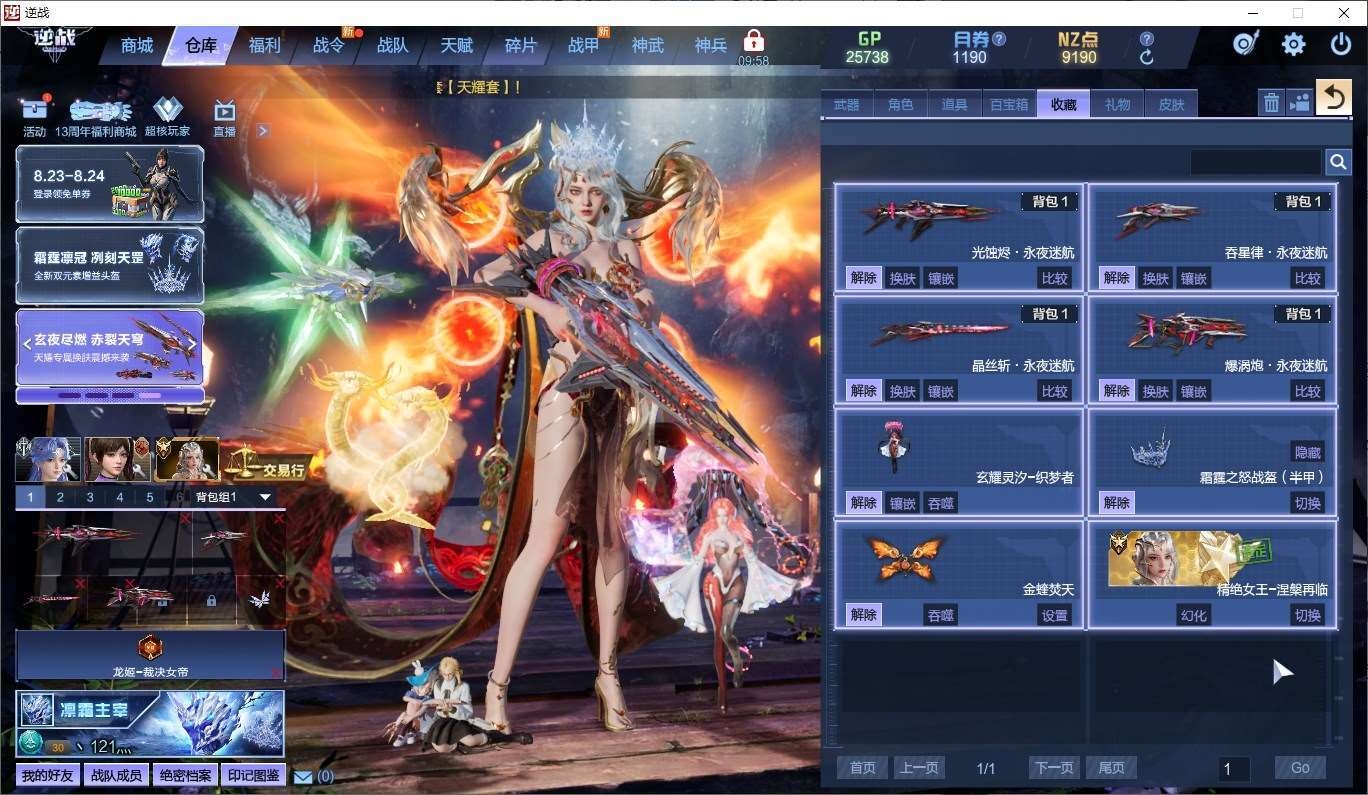Open the 商城 shop menu
Screen dimensions: 1368x795
(137, 46)
